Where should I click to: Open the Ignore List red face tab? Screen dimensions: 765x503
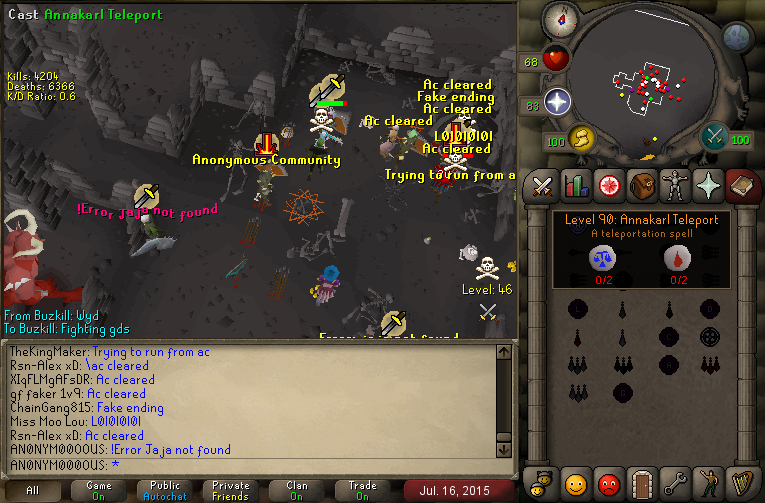click(608, 483)
